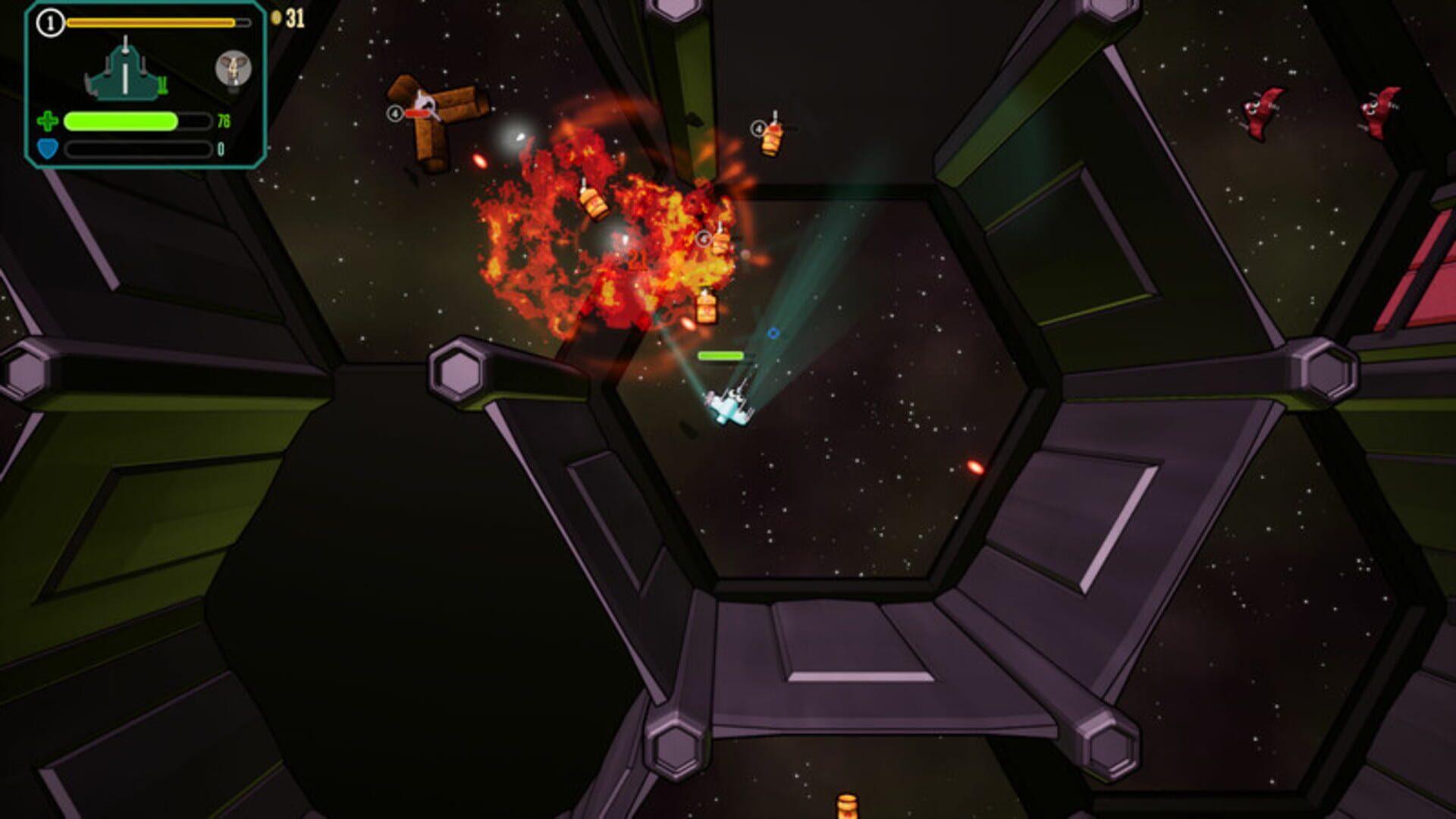1456x819 pixels.
Task: Click the blue diamond target marker
Action: pyautogui.click(x=773, y=332)
